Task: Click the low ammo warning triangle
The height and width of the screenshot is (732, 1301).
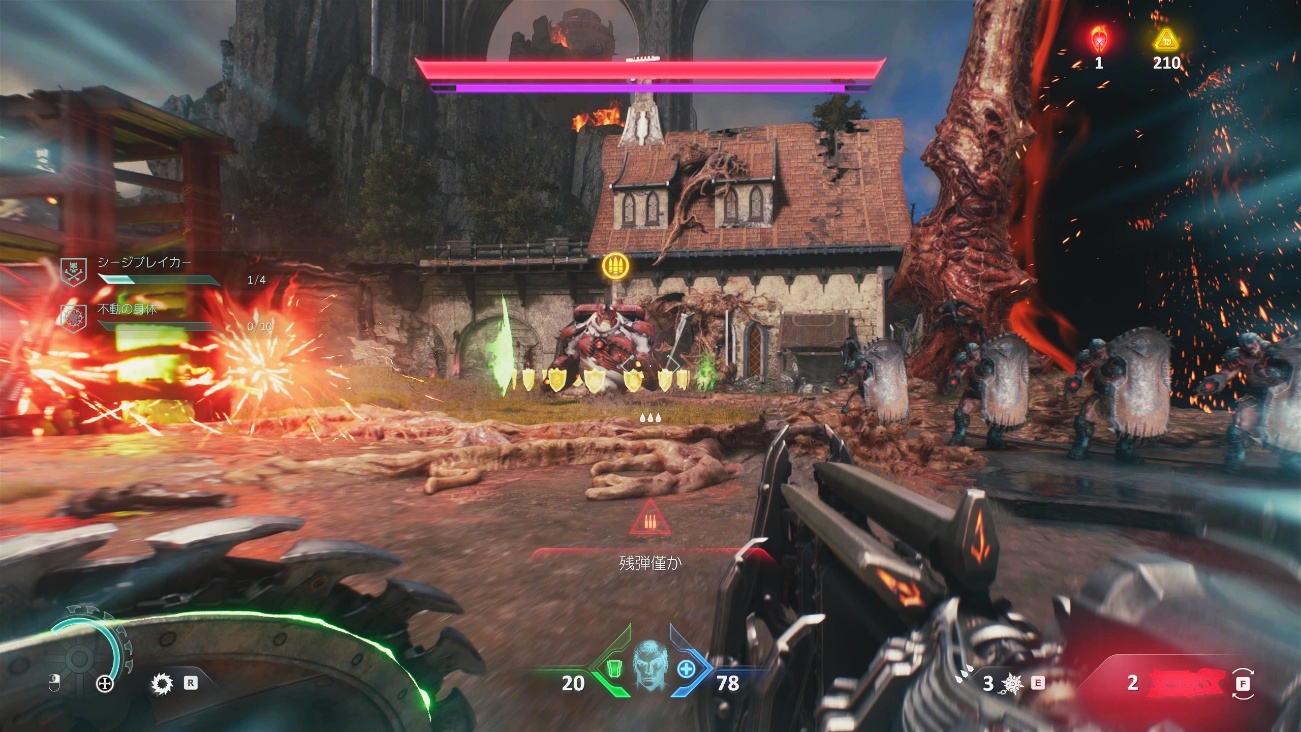Action: pos(650,520)
